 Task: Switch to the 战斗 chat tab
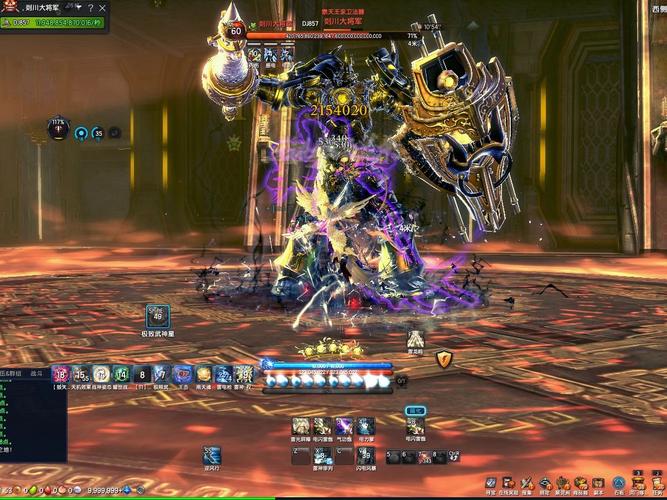click(38, 372)
